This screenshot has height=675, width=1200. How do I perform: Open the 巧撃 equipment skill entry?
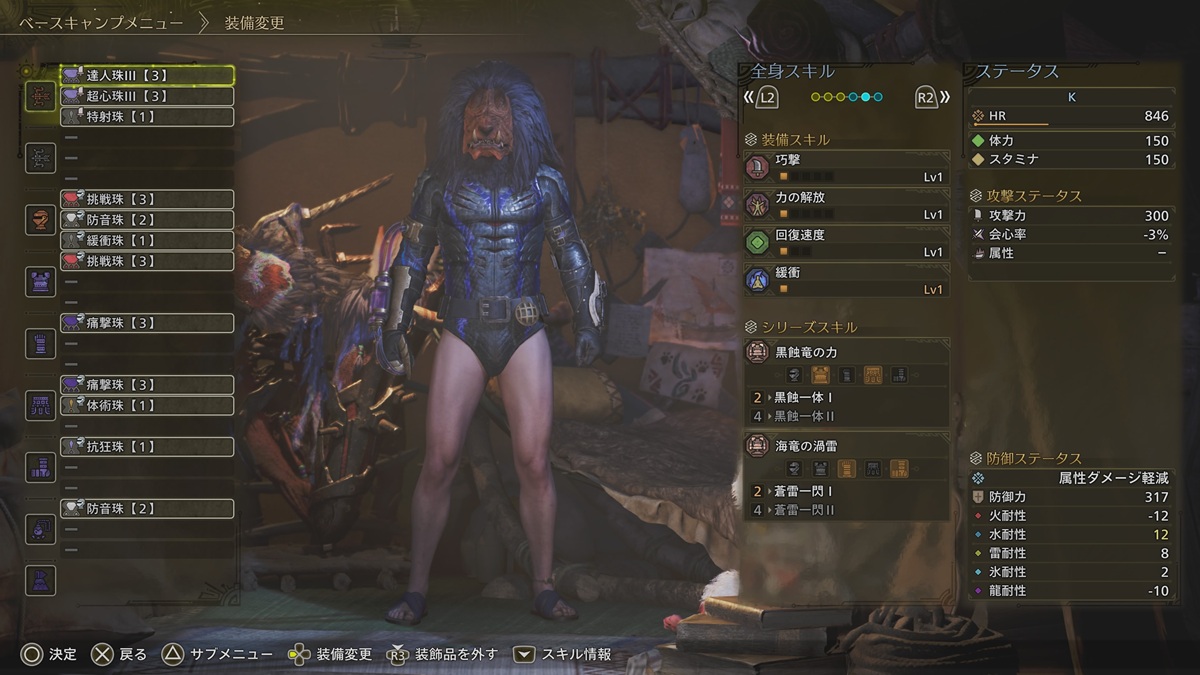tap(846, 167)
